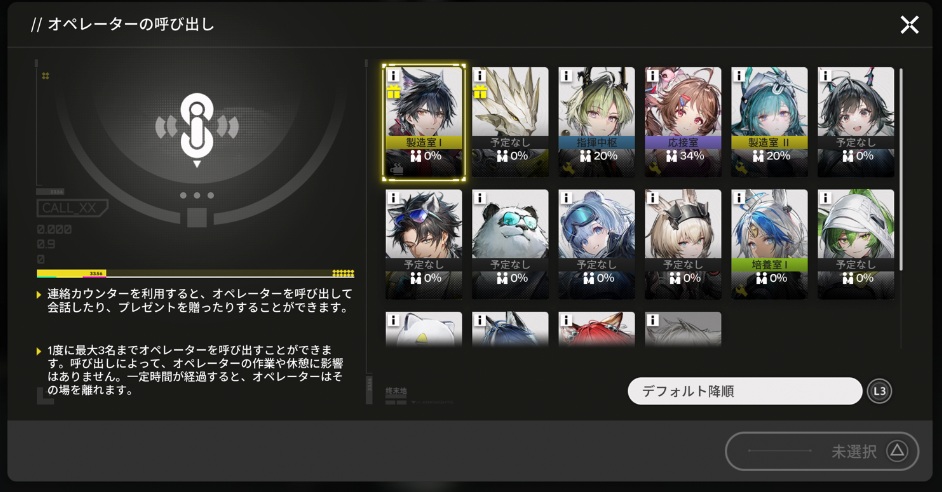View info for the 応接室 operator
Viewport: 942px width, 492px height.
652,74
